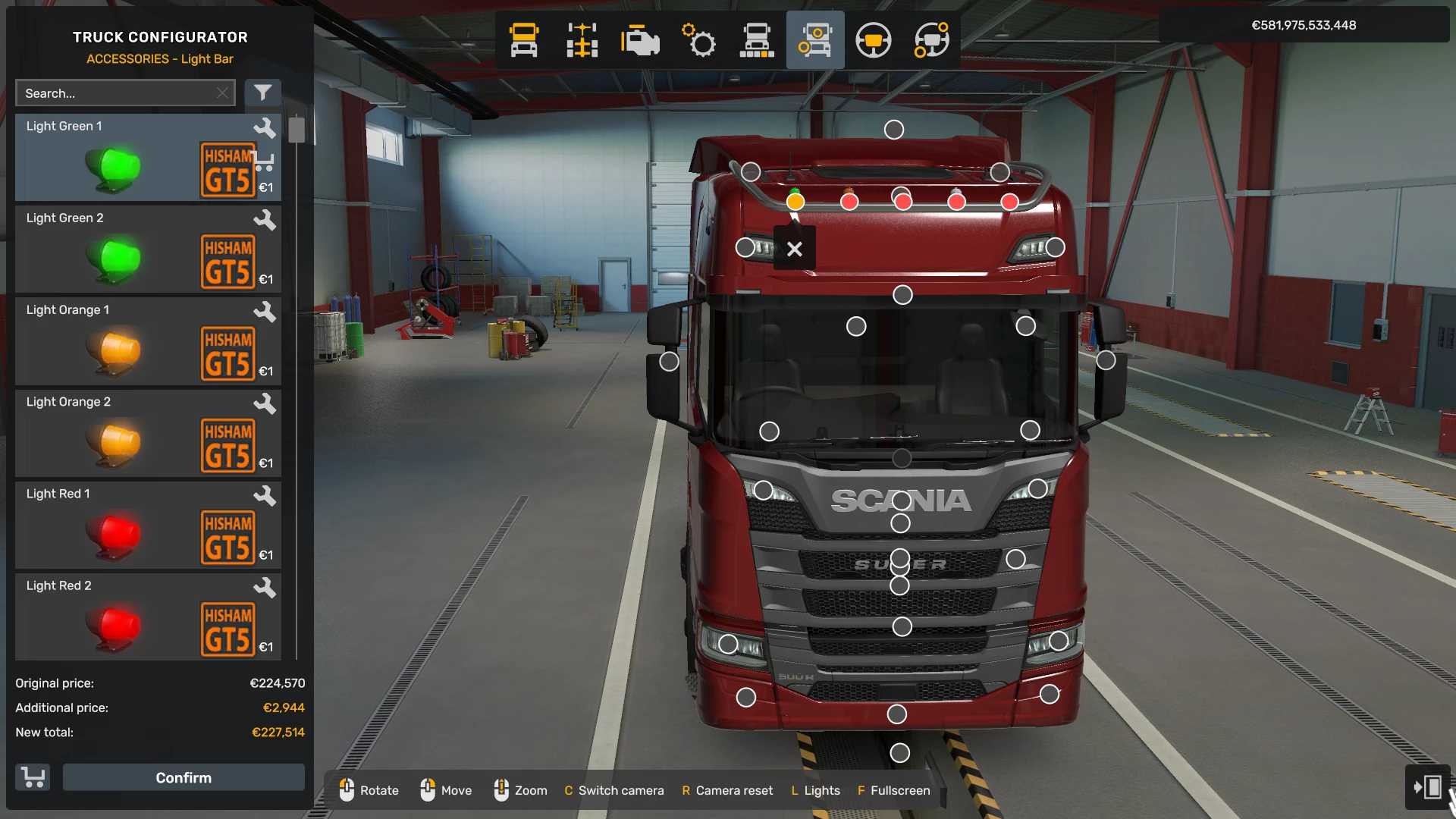Open the funnel filter options
This screenshot has width=1456, height=819.
click(x=262, y=93)
